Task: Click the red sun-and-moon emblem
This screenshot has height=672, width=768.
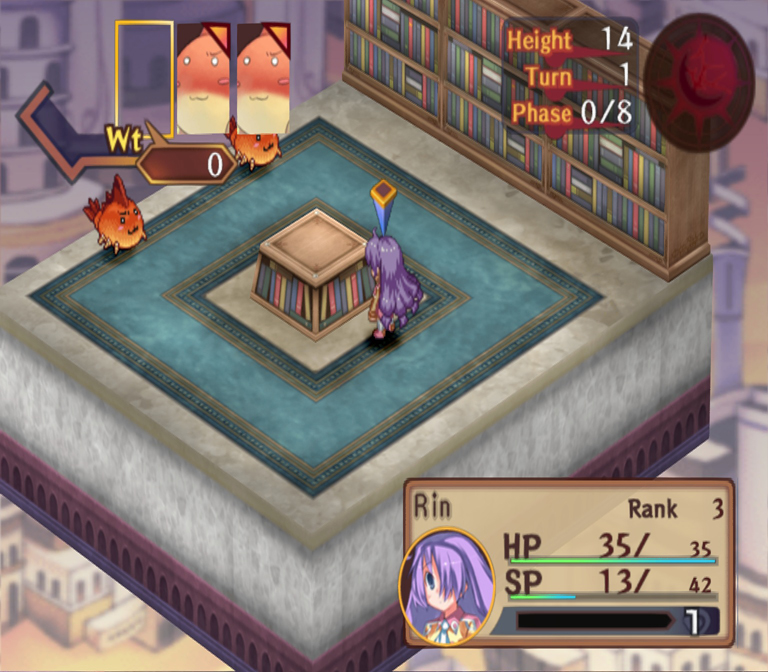Action: tap(698, 83)
